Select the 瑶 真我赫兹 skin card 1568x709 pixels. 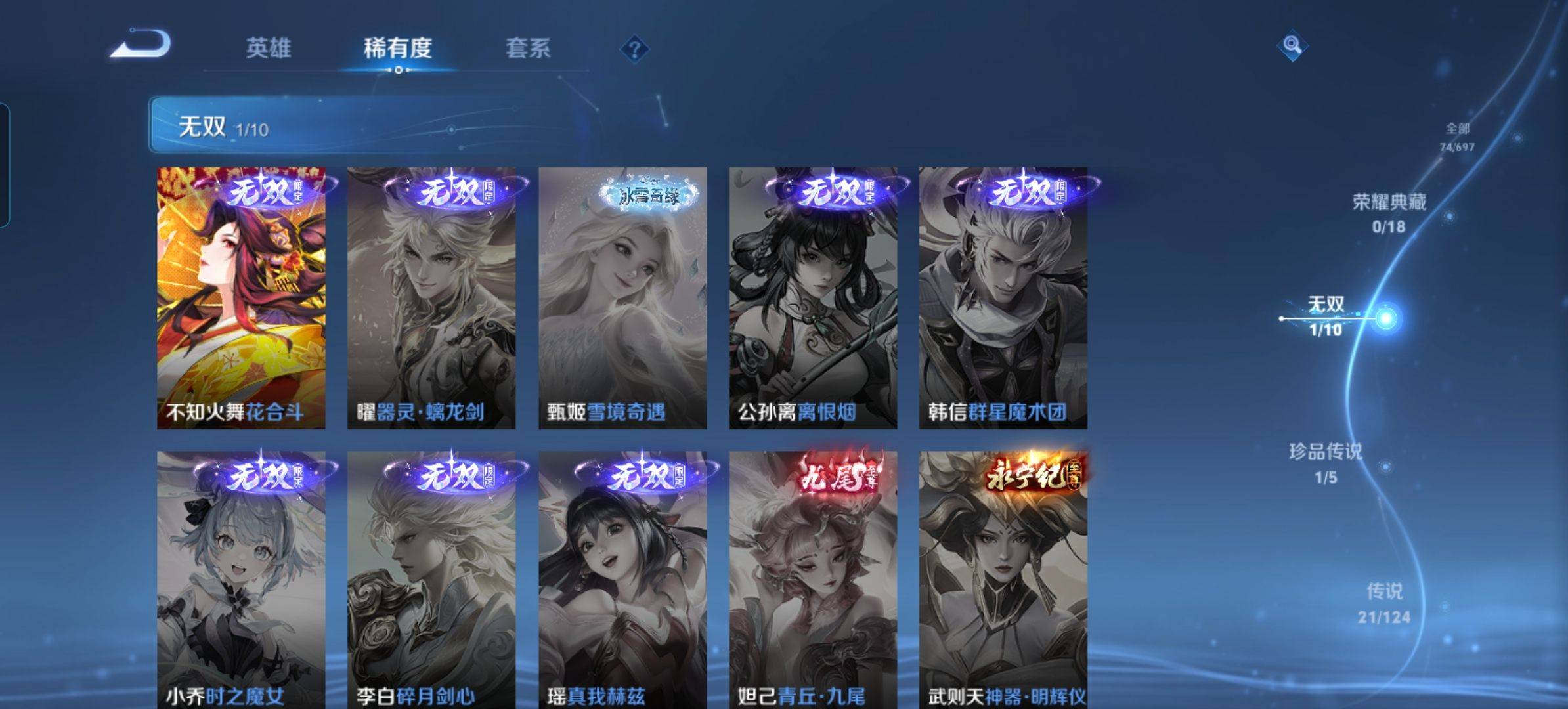(622, 579)
